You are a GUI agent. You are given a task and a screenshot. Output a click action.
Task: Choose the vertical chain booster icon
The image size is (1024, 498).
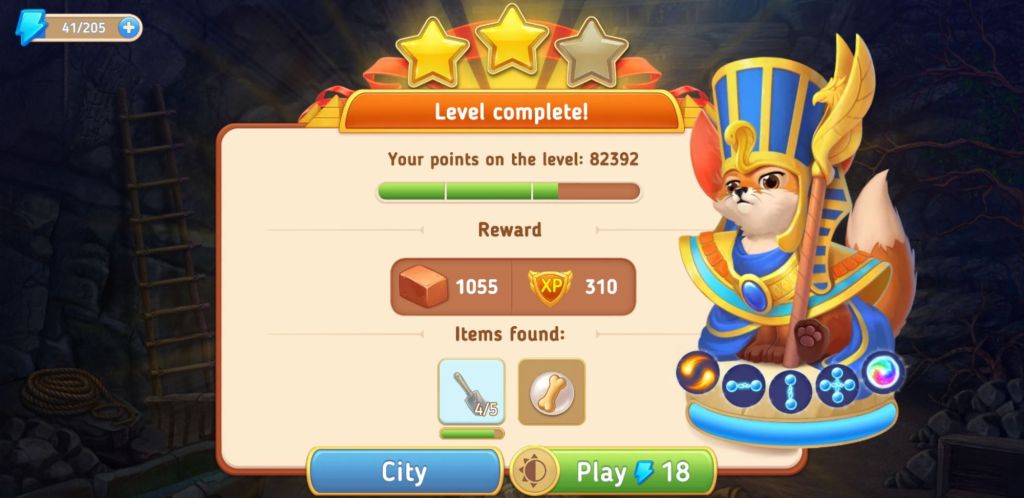coord(790,390)
